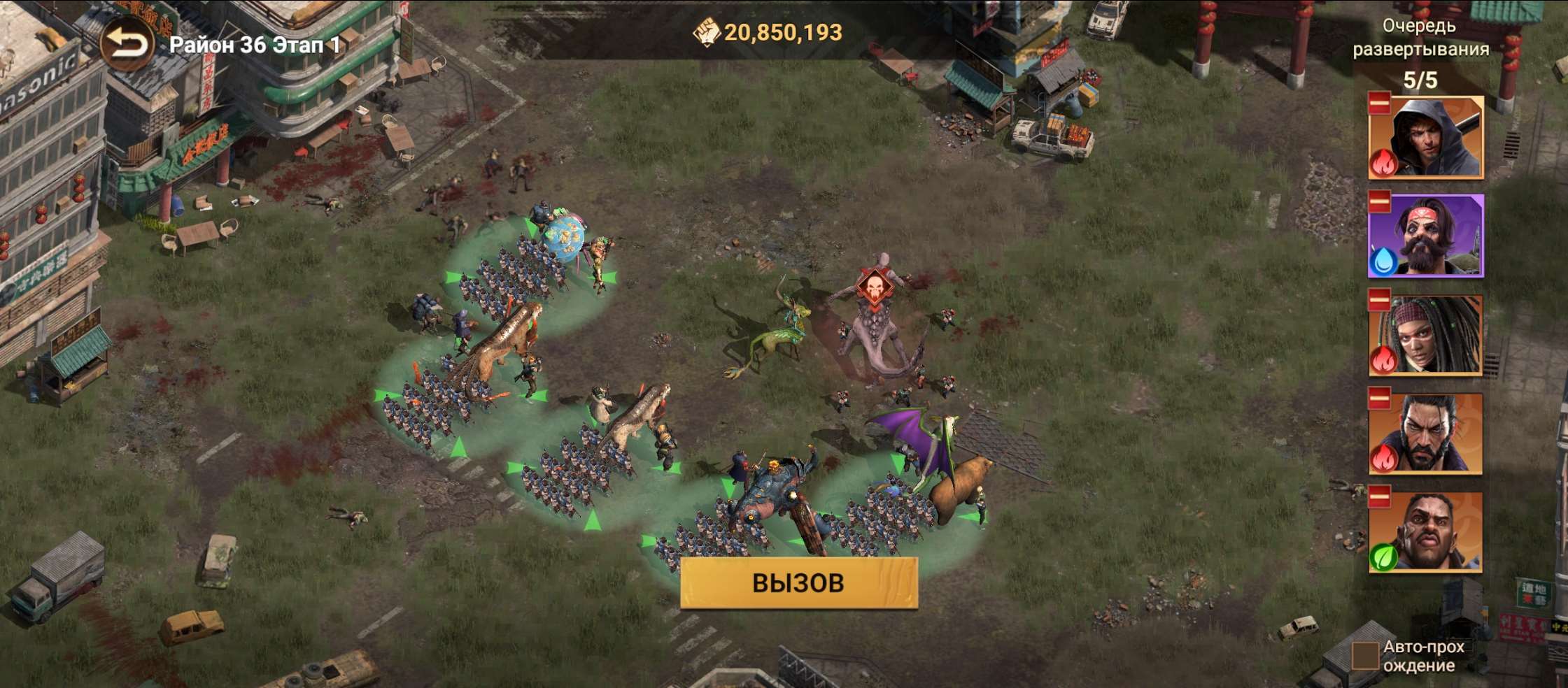Start the battle with the ВЫЗОВ button
This screenshot has height=688, width=1568.
(798, 582)
